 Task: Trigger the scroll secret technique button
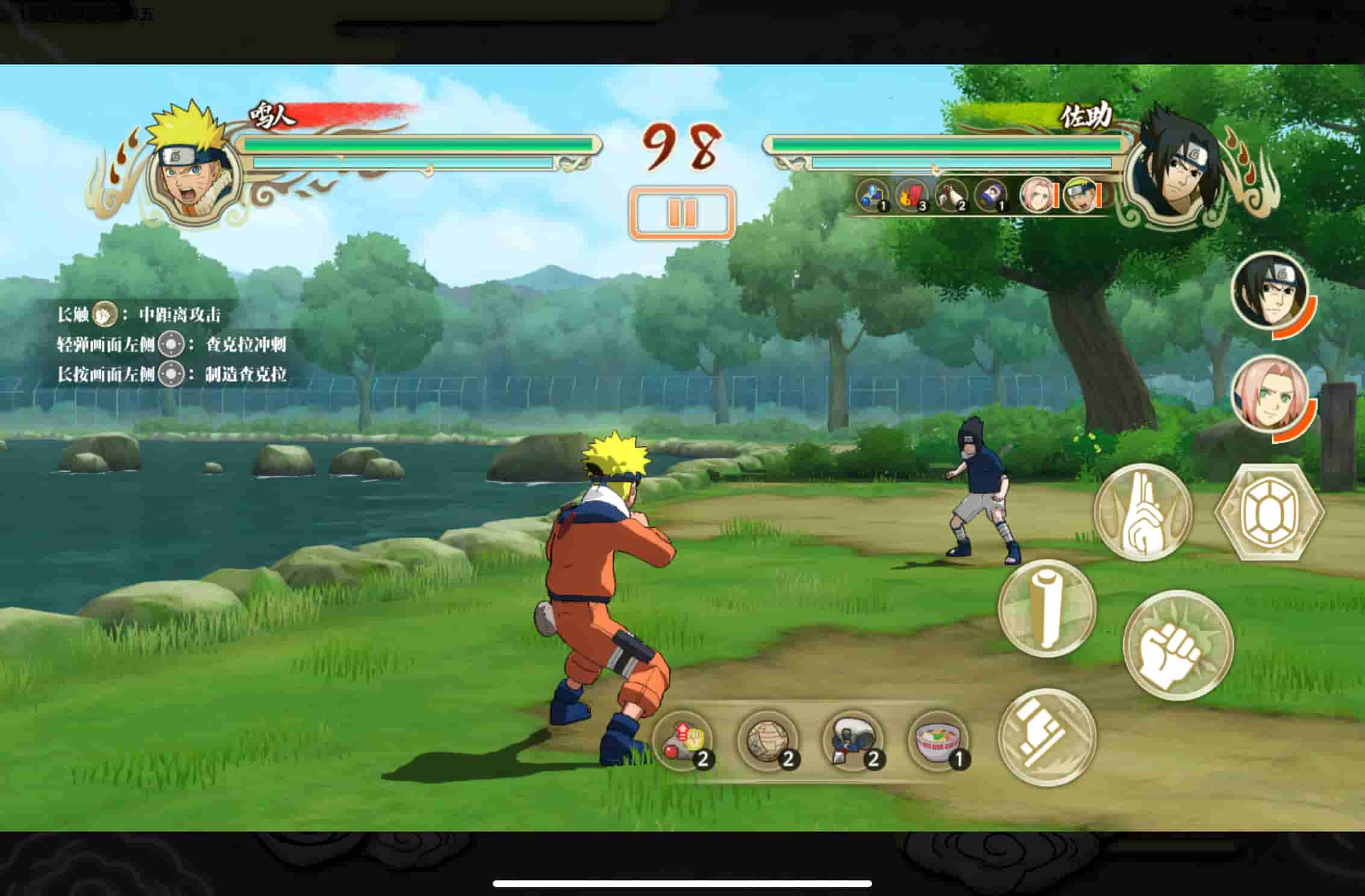click(x=1047, y=608)
